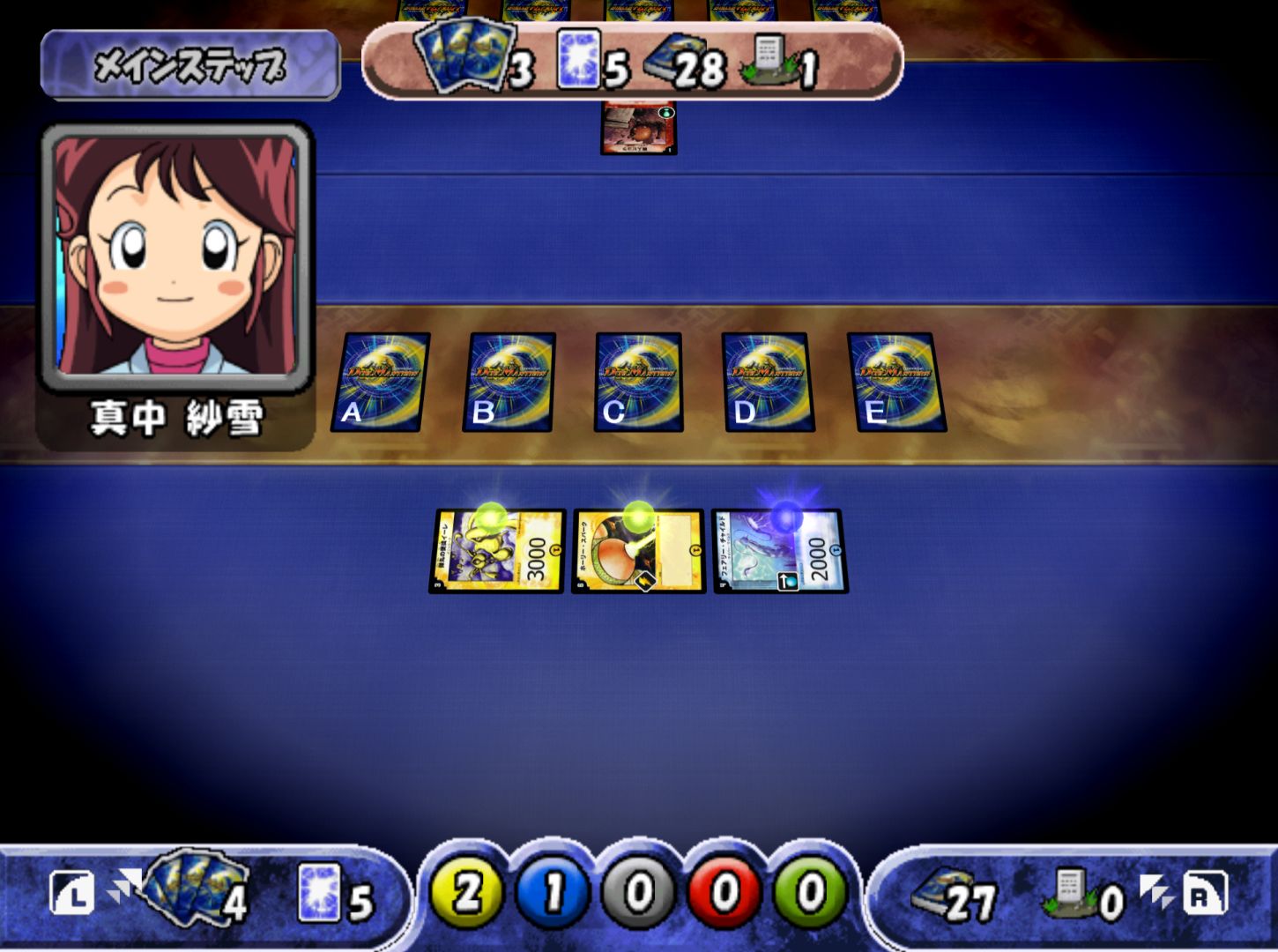Choose shield card C
The height and width of the screenshot is (952, 1278).
click(638, 382)
